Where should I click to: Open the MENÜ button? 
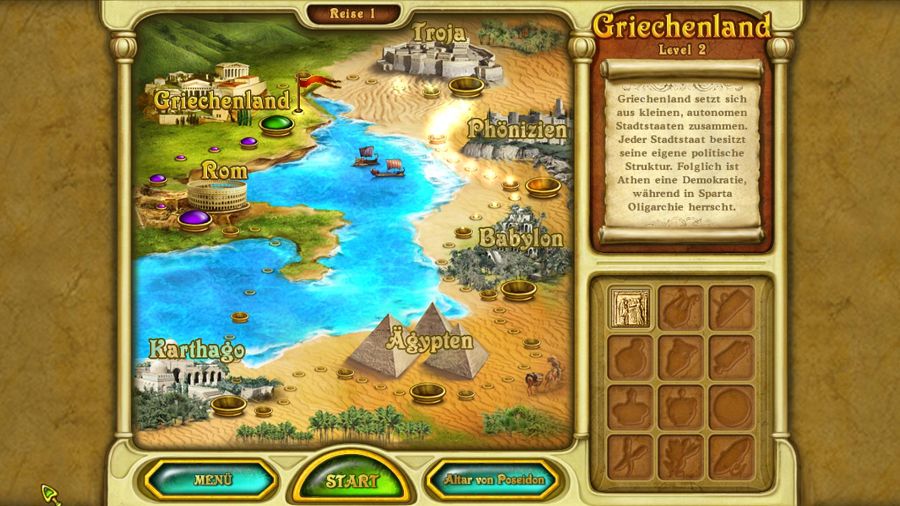(x=212, y=480)
